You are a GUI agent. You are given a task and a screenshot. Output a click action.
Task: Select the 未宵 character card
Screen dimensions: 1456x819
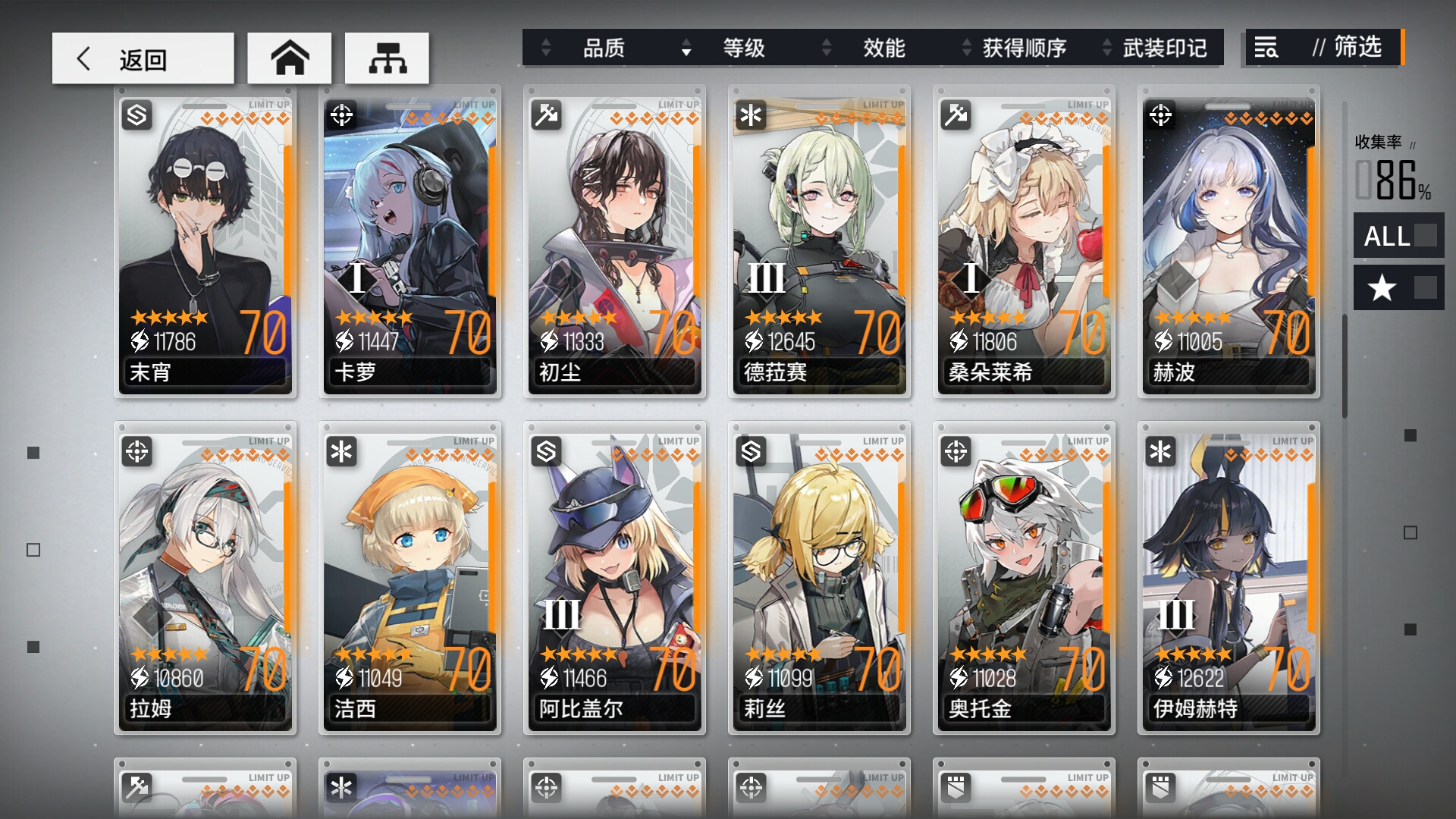click(x=205, y=243)
